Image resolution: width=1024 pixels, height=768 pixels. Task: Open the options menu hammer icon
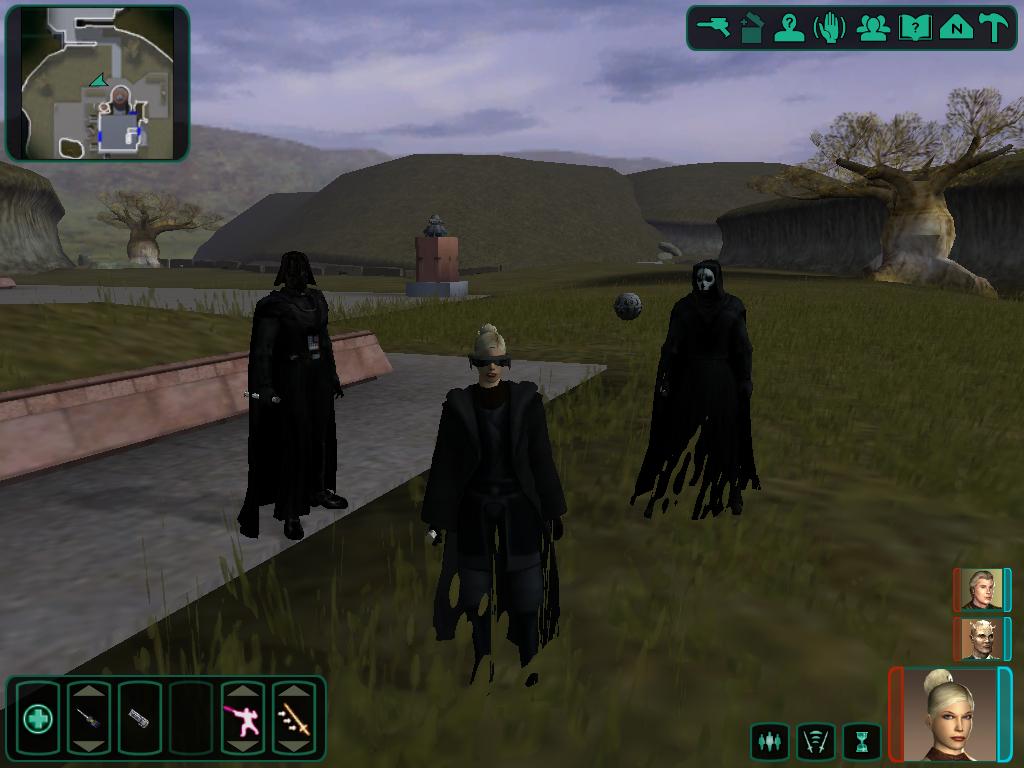[995, 27]
